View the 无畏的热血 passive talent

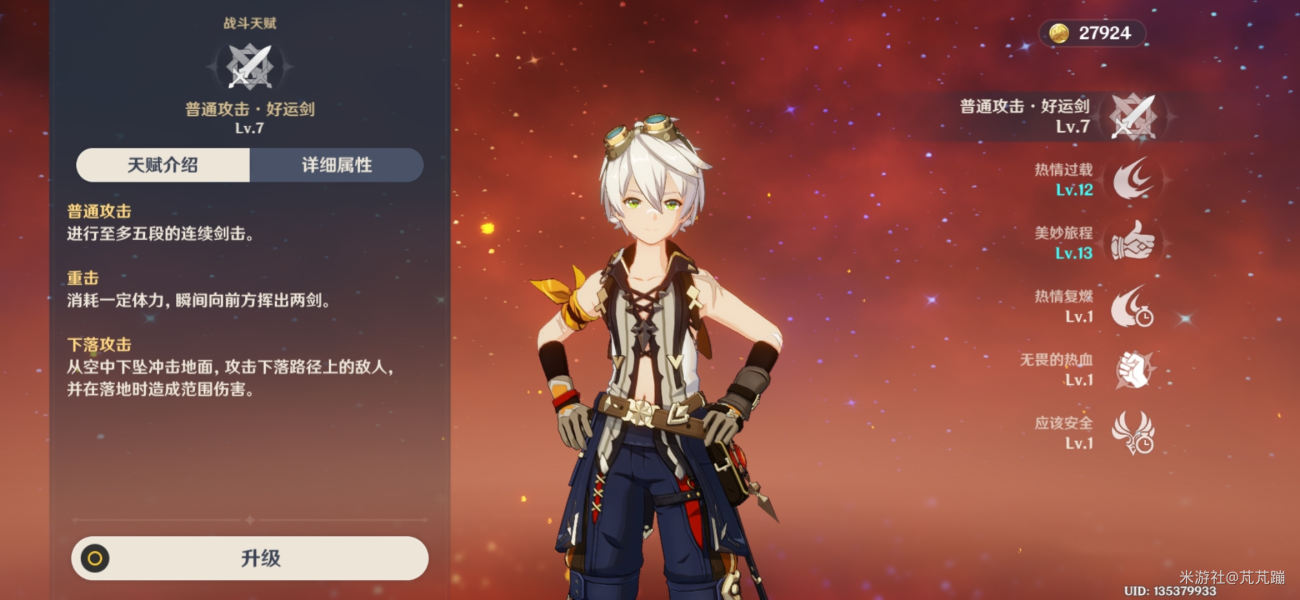pyautogui.click(x=1133, y=369)
